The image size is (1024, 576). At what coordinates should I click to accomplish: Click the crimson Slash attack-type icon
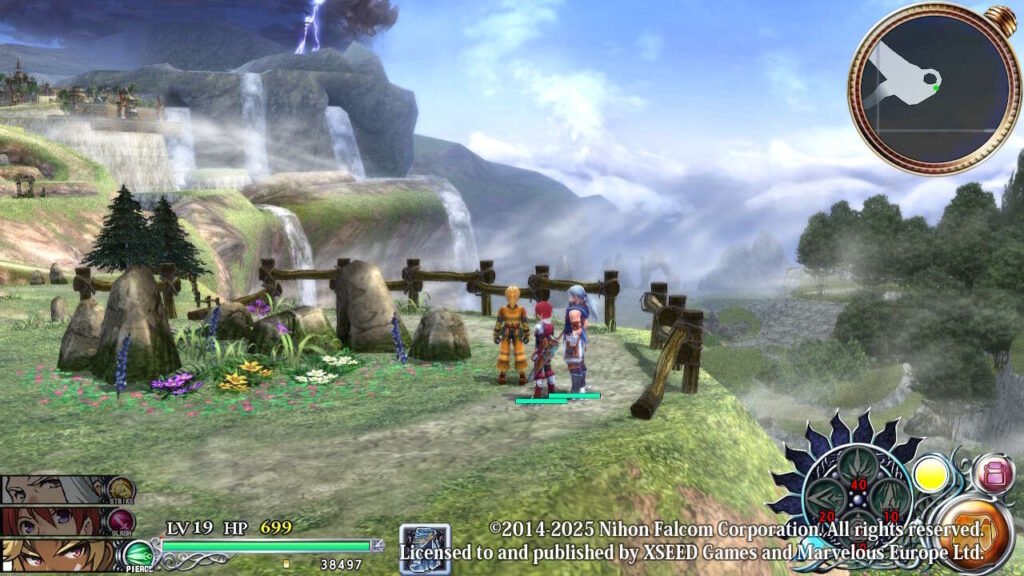(x=122, y=521)
